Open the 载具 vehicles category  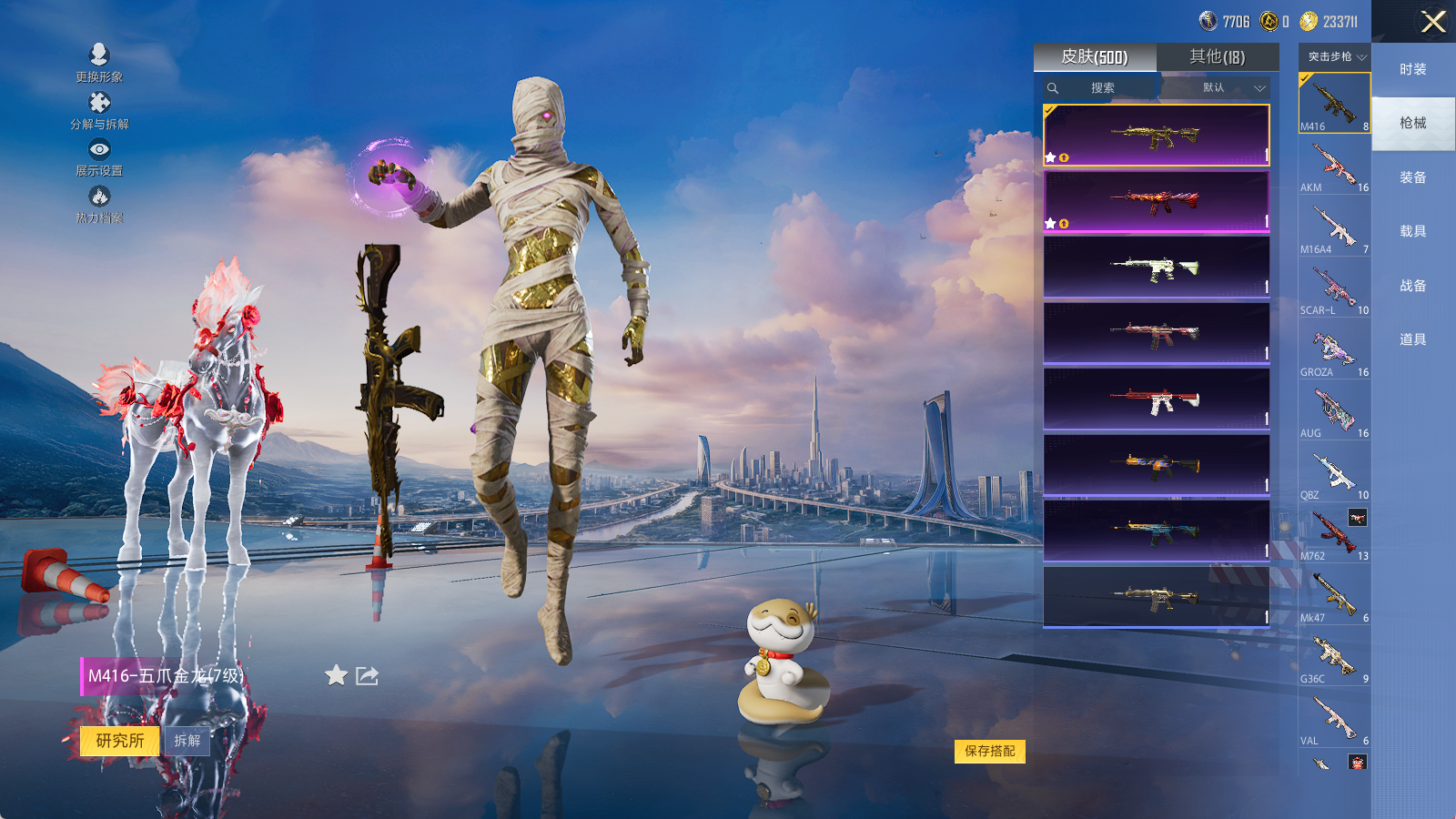click(1413, 231)
